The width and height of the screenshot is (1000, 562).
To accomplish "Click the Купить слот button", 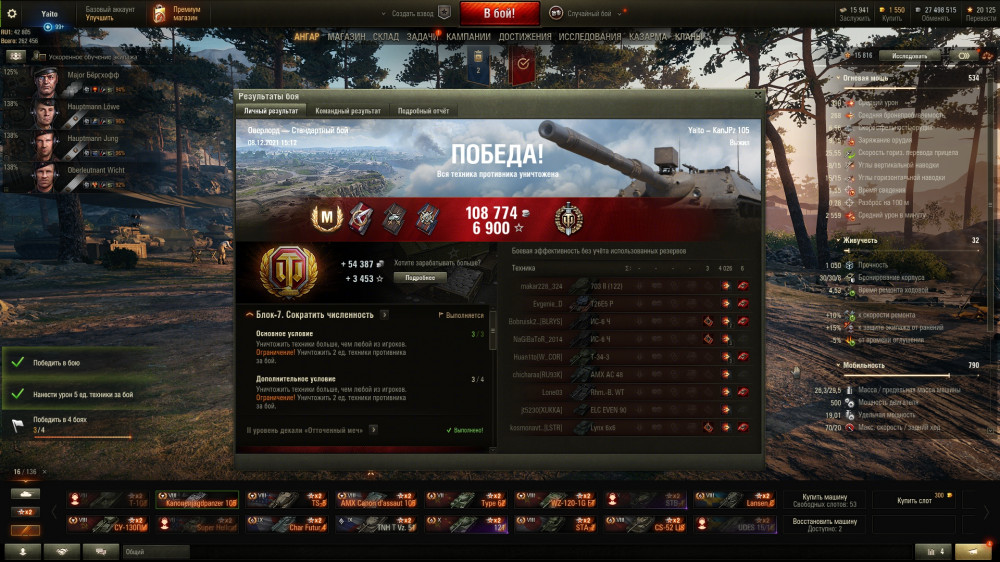I will pyautogui.click(x=914, y=500).
